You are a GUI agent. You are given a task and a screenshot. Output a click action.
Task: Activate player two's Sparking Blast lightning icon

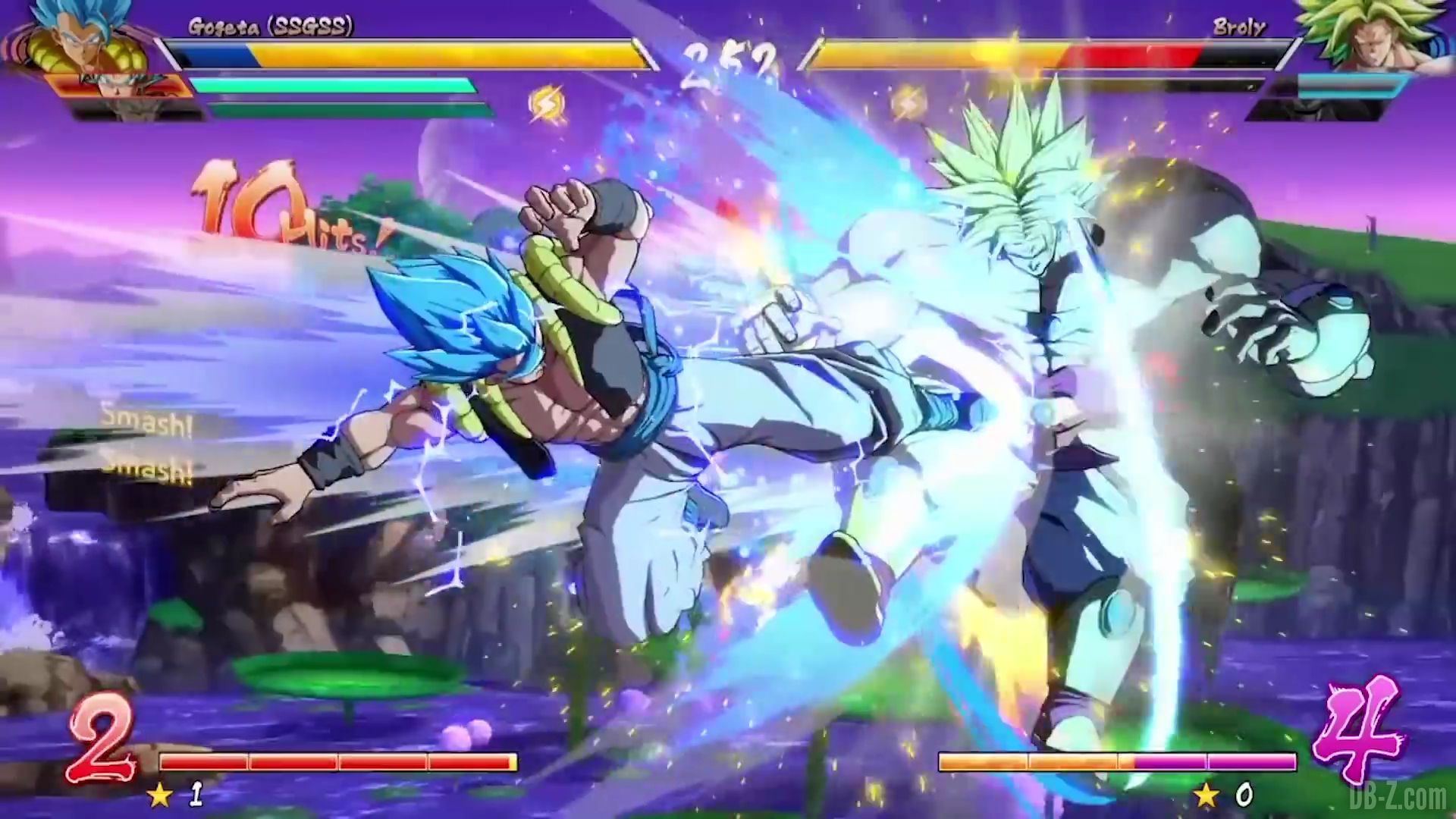908,104
